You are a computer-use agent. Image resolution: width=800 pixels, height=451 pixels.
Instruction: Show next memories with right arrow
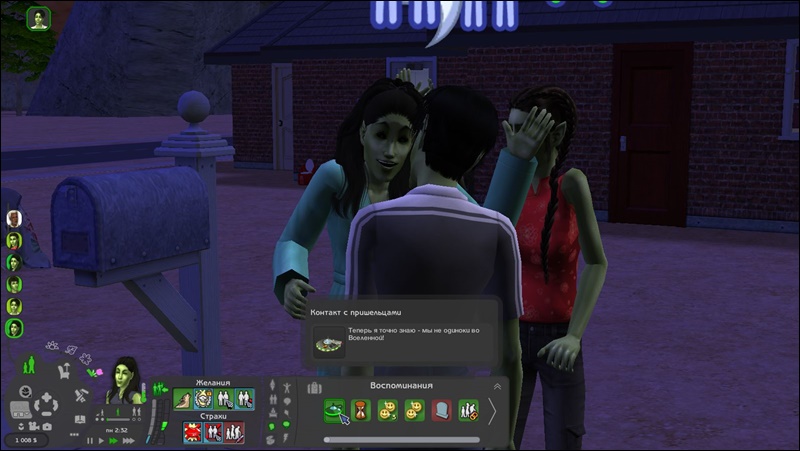point(492,411)
